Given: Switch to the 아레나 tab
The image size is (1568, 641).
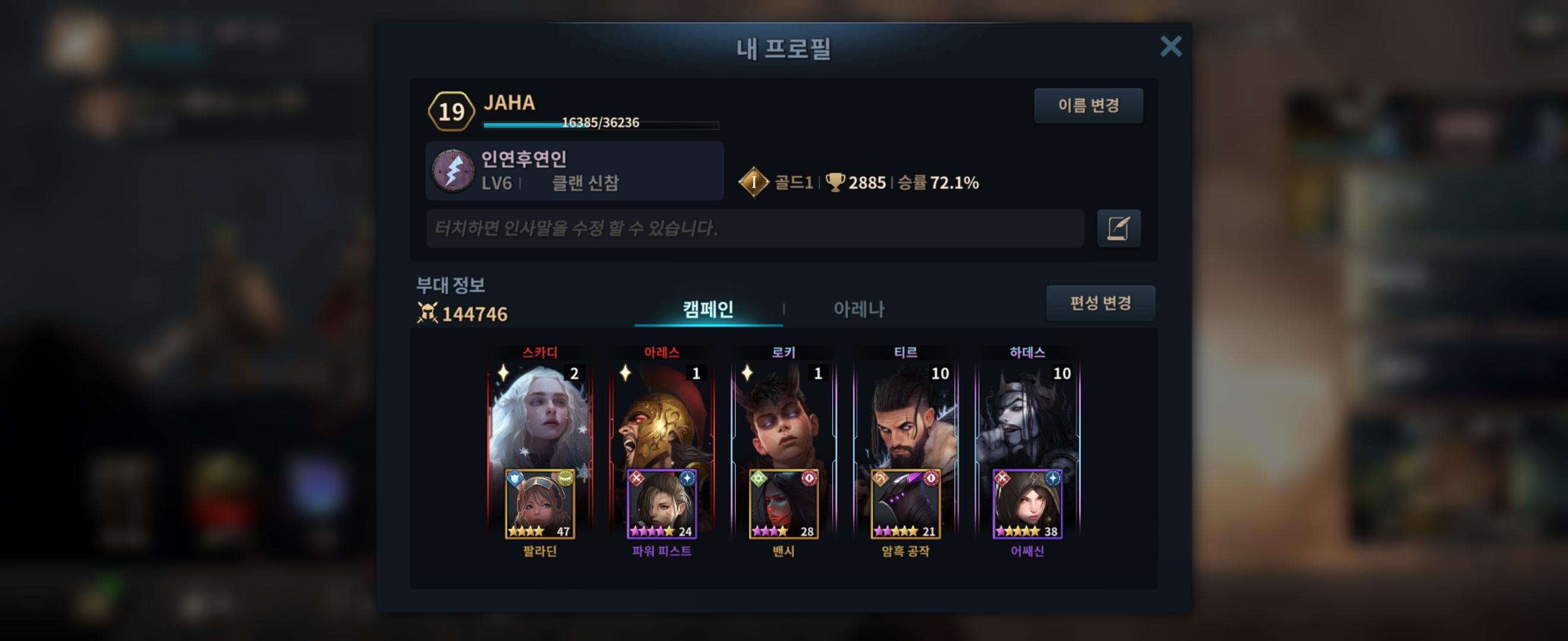Looking at the screenshot, I should pyautogui.click(x=858, y=309).
